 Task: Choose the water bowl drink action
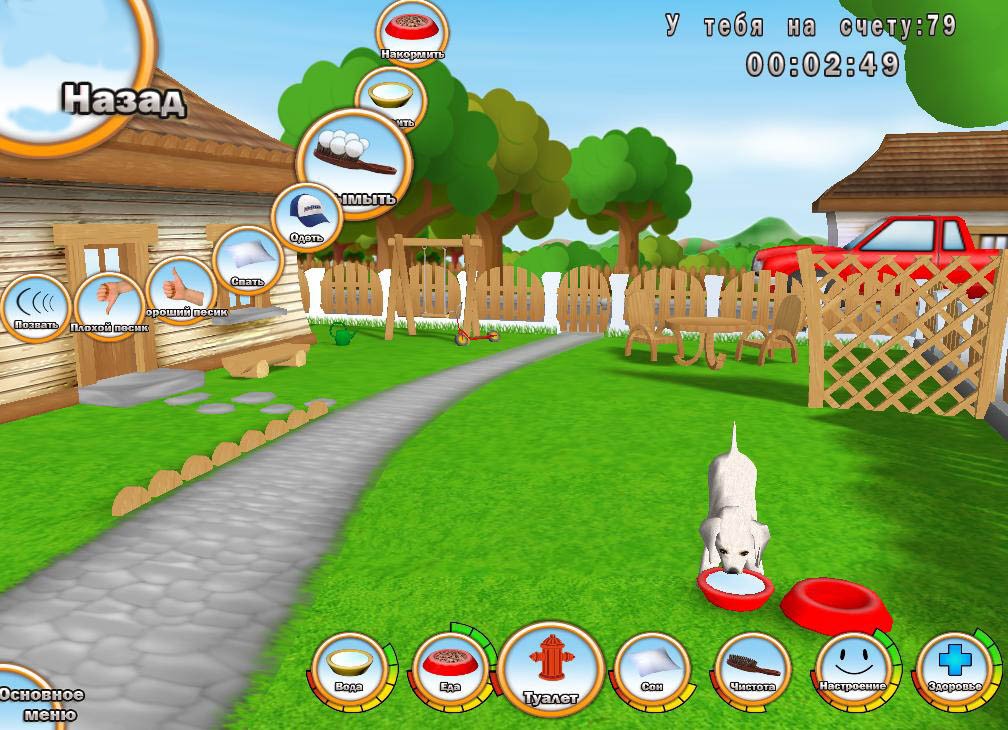pyautogui.click(x=390, y=100)
